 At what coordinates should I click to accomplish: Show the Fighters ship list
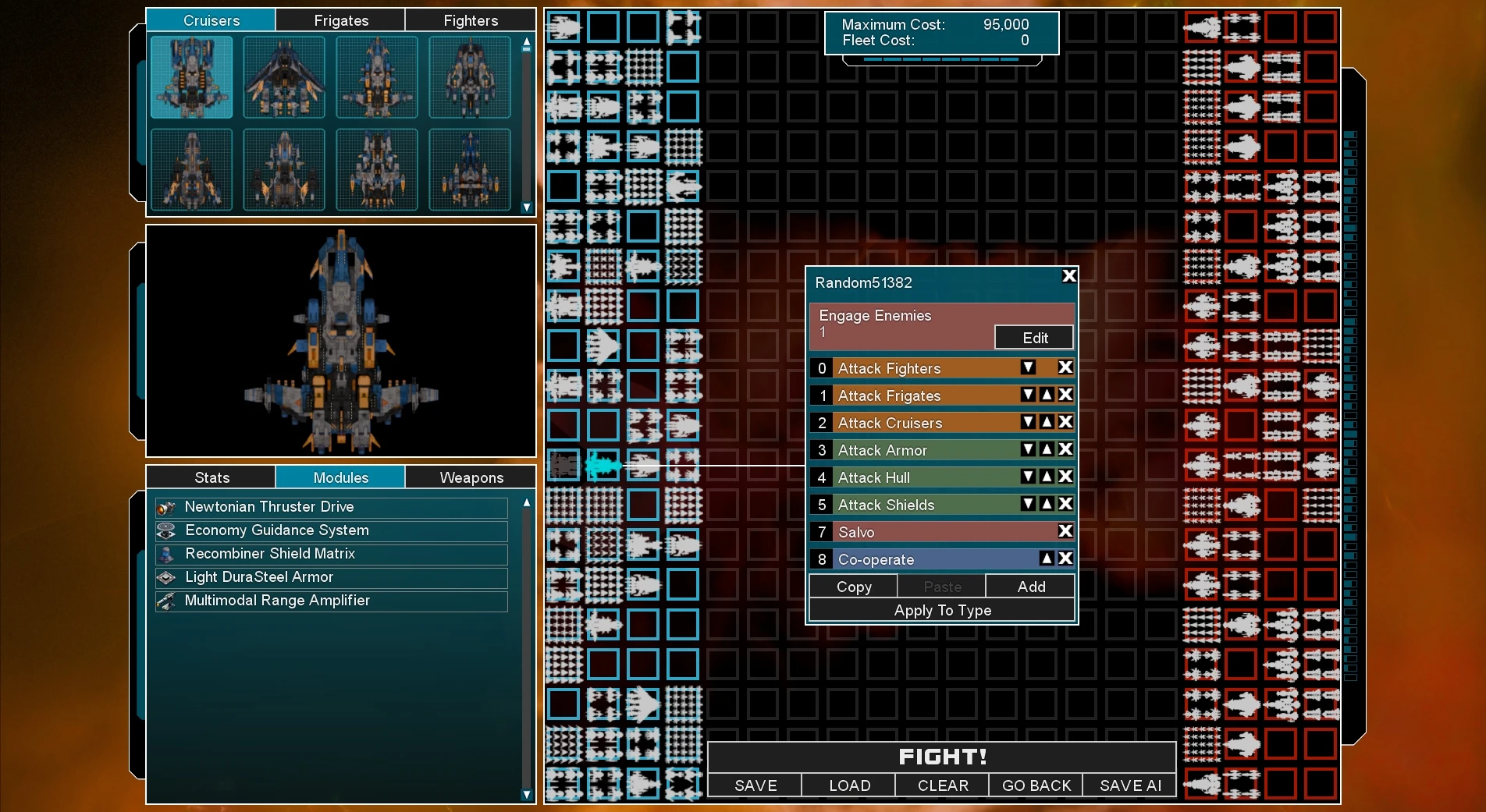pos(471,20)
